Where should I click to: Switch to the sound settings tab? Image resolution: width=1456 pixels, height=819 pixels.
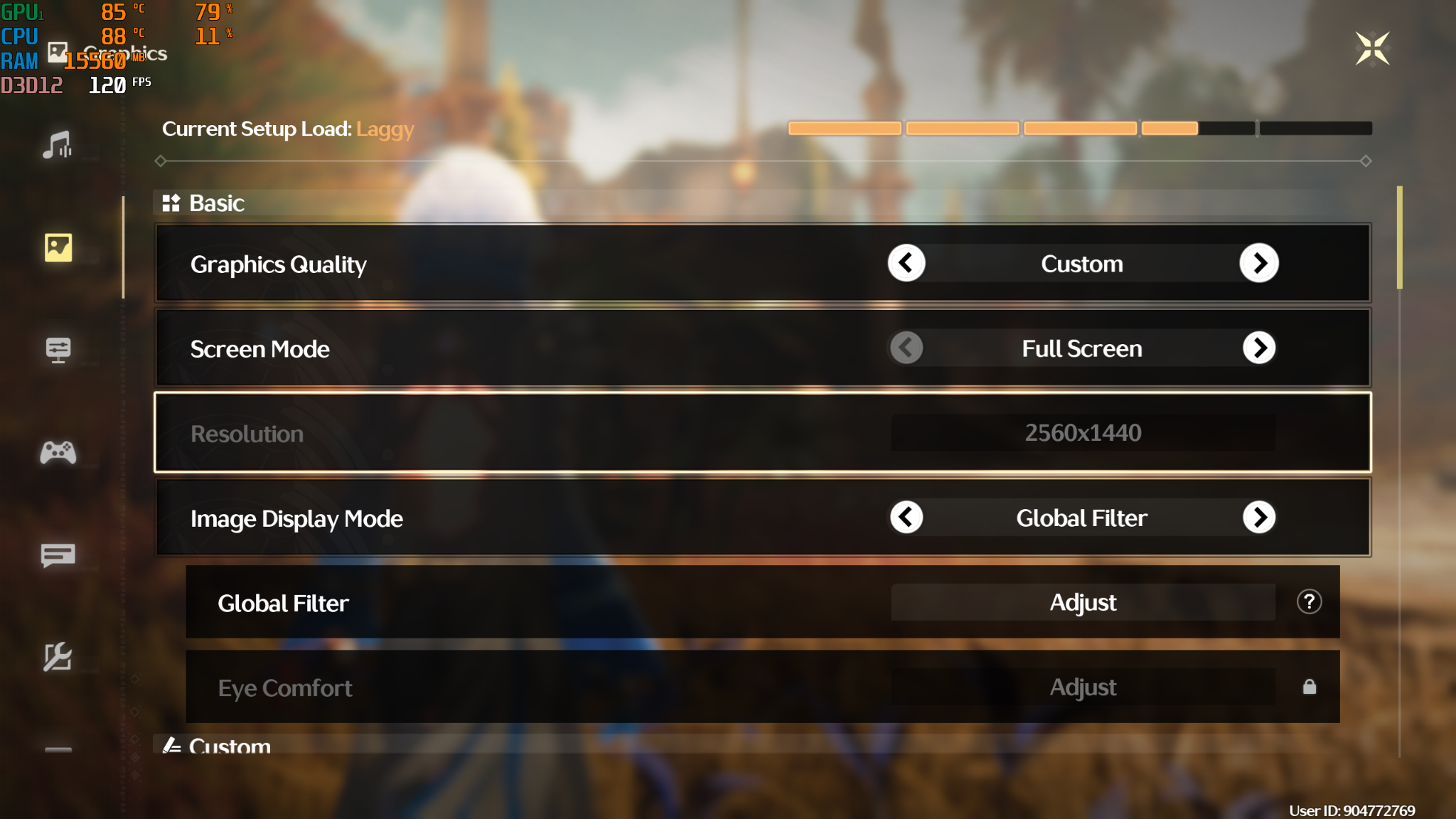[58, 145]
